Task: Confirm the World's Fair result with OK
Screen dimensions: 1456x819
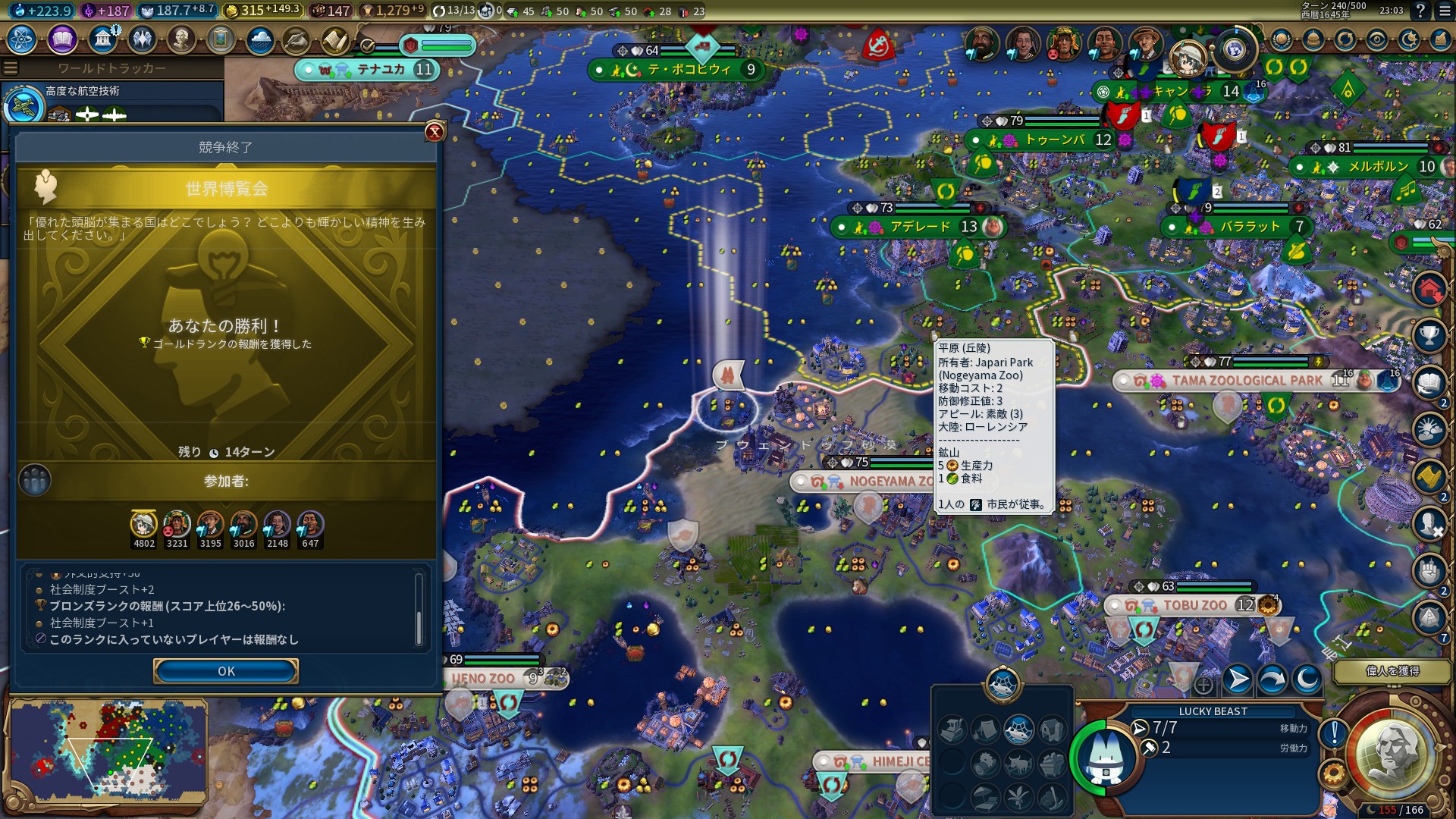Action: coord(225,671)
